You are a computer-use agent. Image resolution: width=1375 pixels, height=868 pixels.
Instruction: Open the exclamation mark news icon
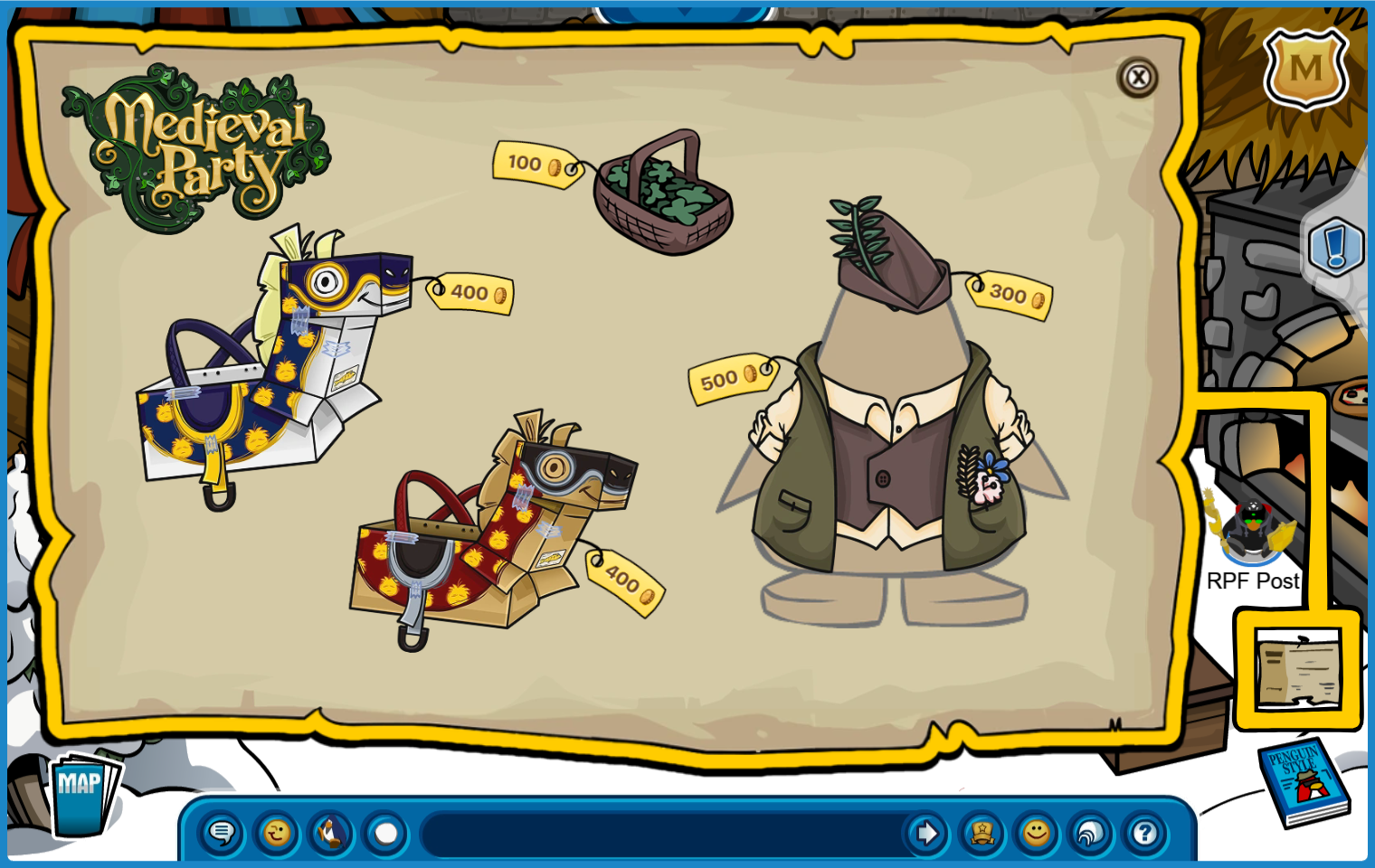click(x=1335, y=246)
